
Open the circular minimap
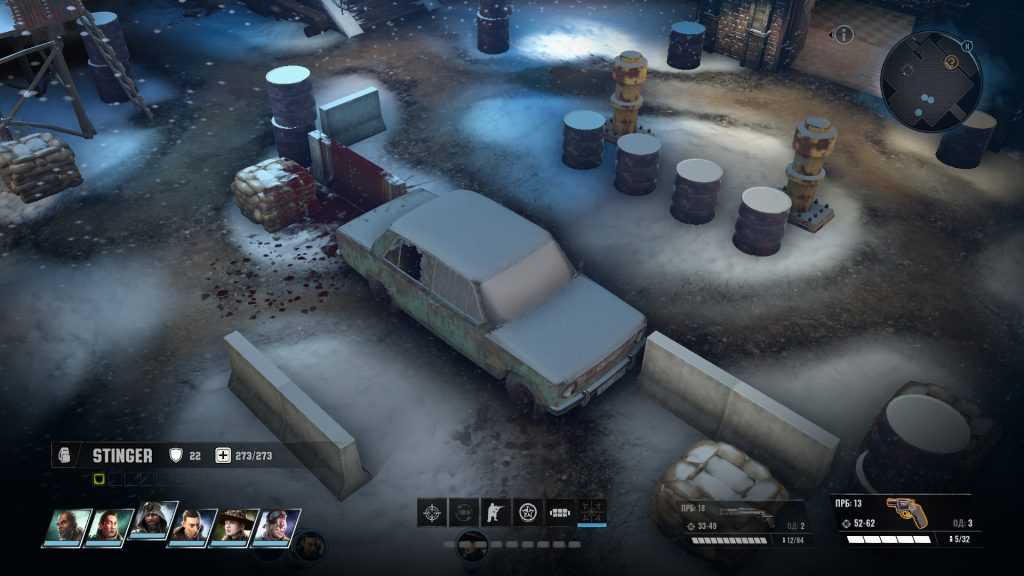[x=931, y=81]
